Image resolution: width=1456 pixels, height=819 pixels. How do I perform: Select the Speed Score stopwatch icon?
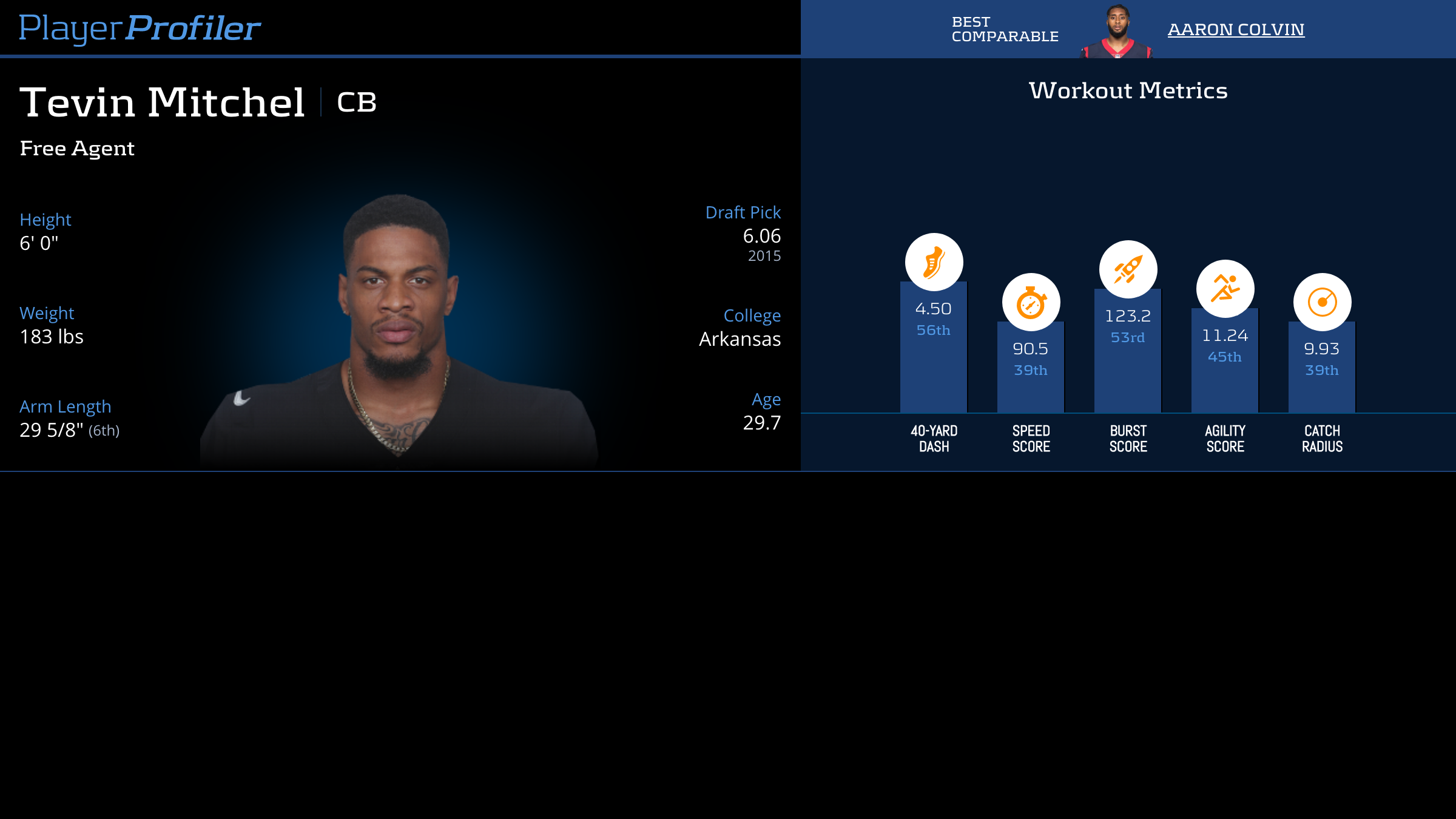click(x=1031, y=302)
